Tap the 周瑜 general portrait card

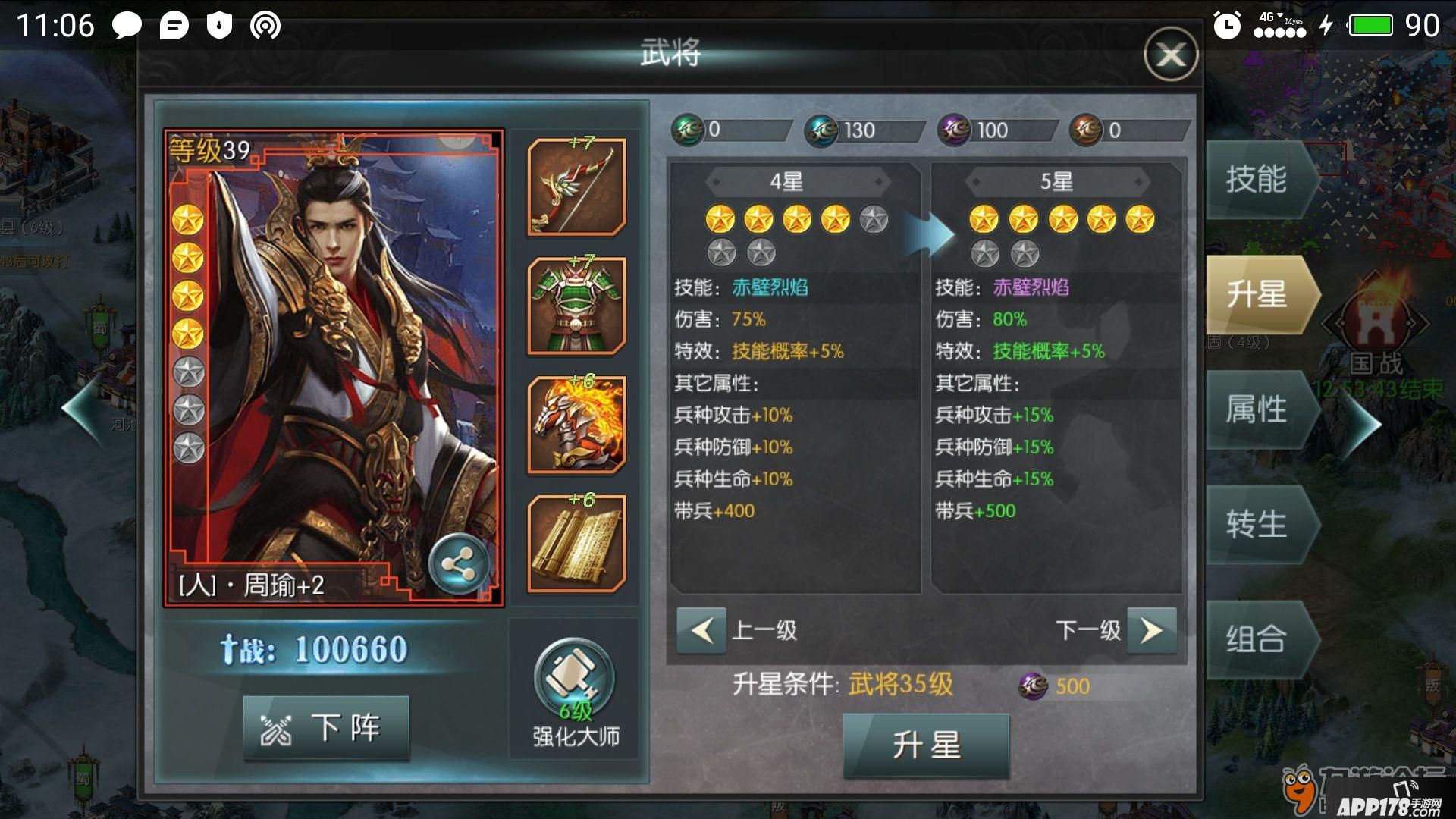tap(334, 368)
